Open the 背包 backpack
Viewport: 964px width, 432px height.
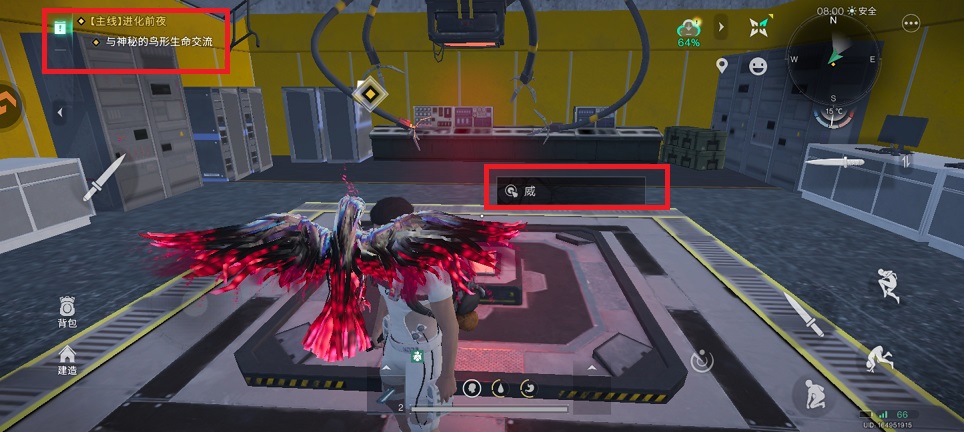pos(66,310)
